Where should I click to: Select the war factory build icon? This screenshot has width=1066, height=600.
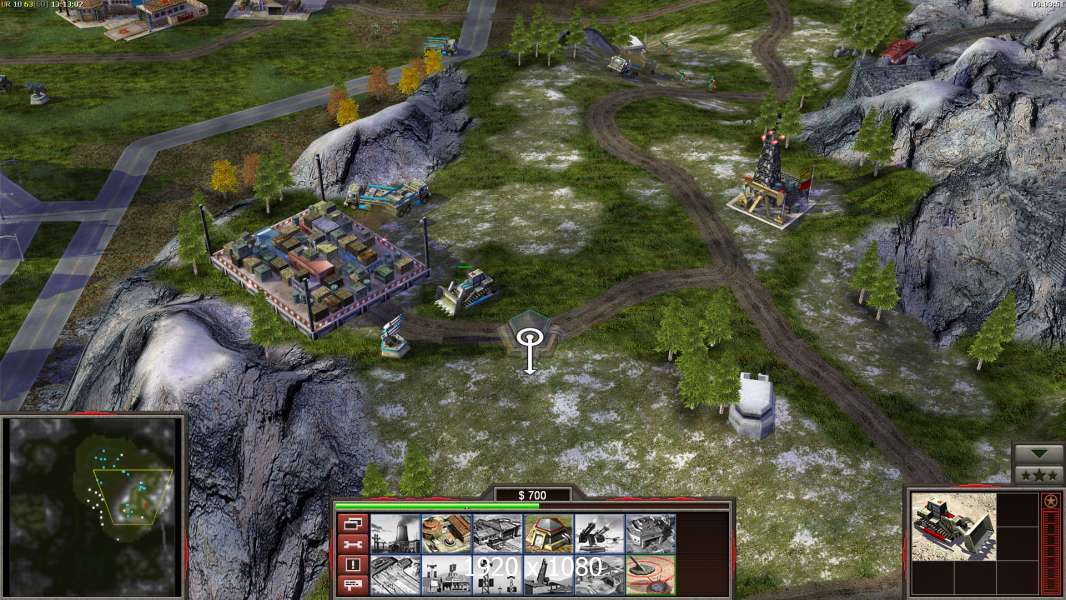(650, 533)
